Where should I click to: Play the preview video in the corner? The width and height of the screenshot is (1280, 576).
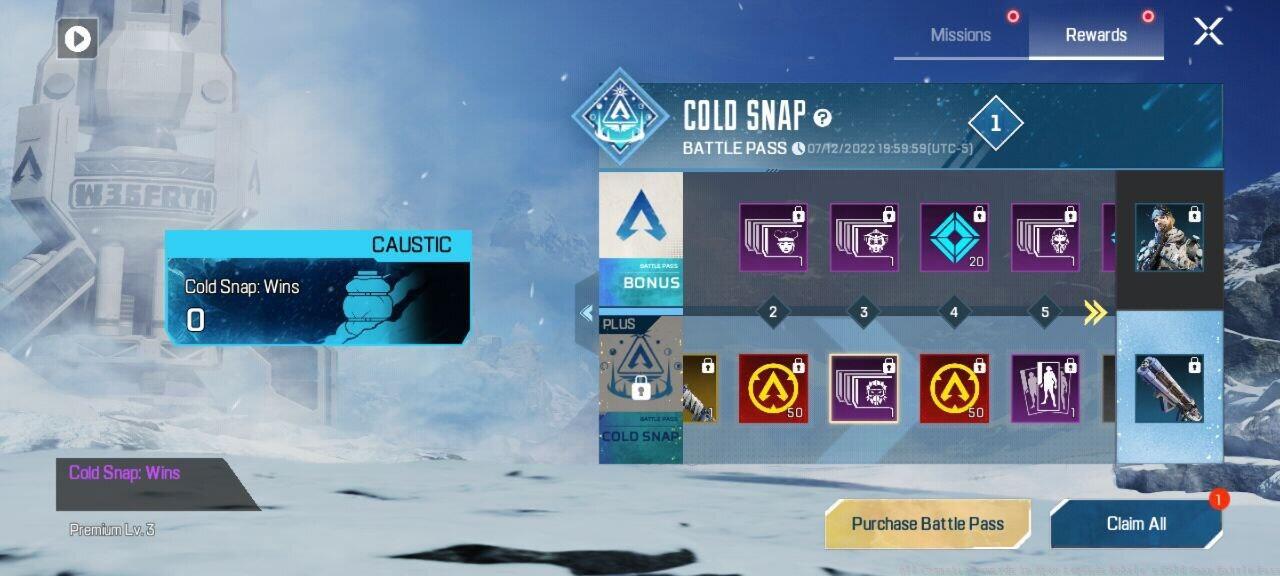[77, 39]
